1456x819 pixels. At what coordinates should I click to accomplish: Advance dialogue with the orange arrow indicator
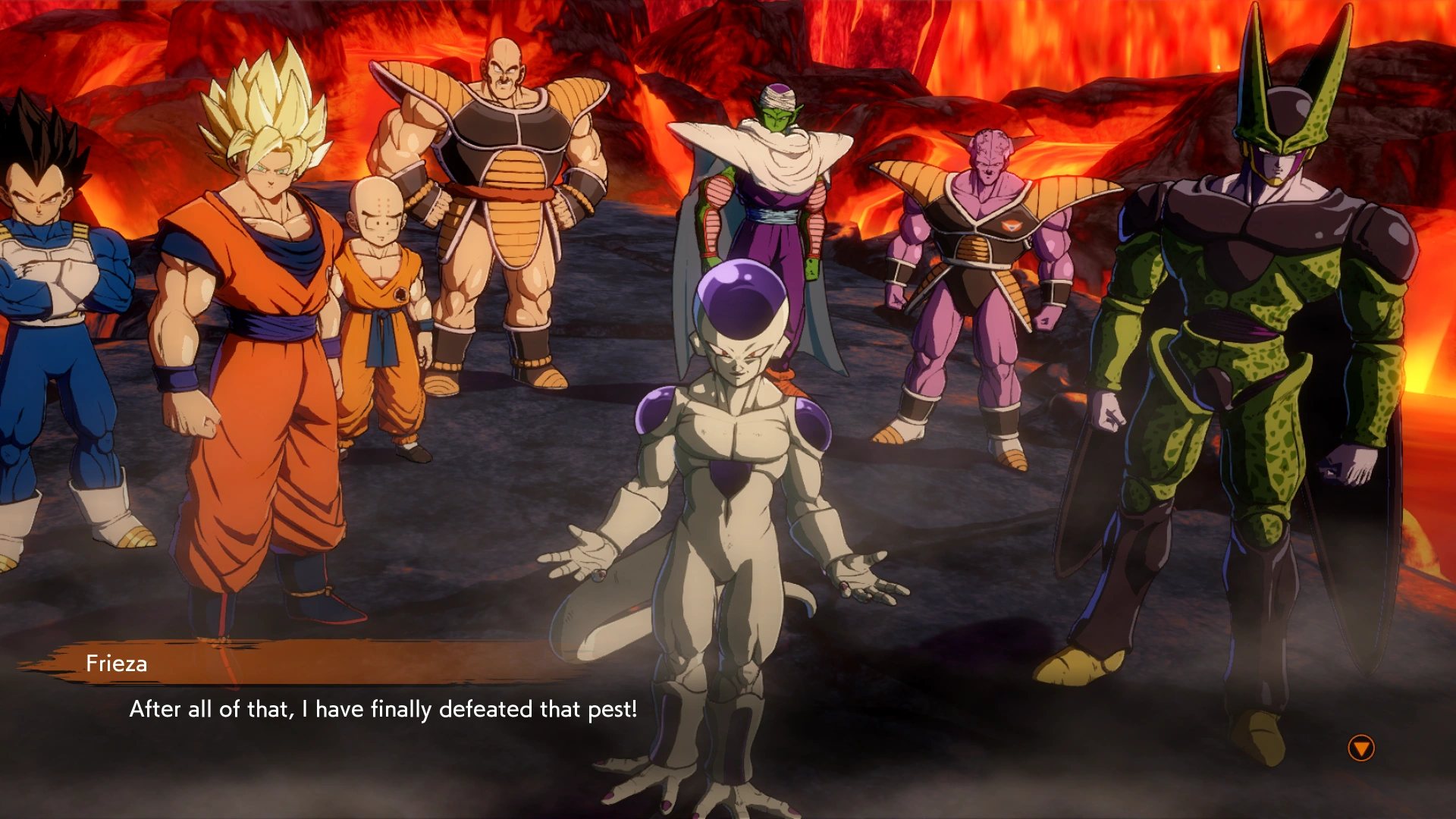pyautogui.click(x=1361, y=748)
